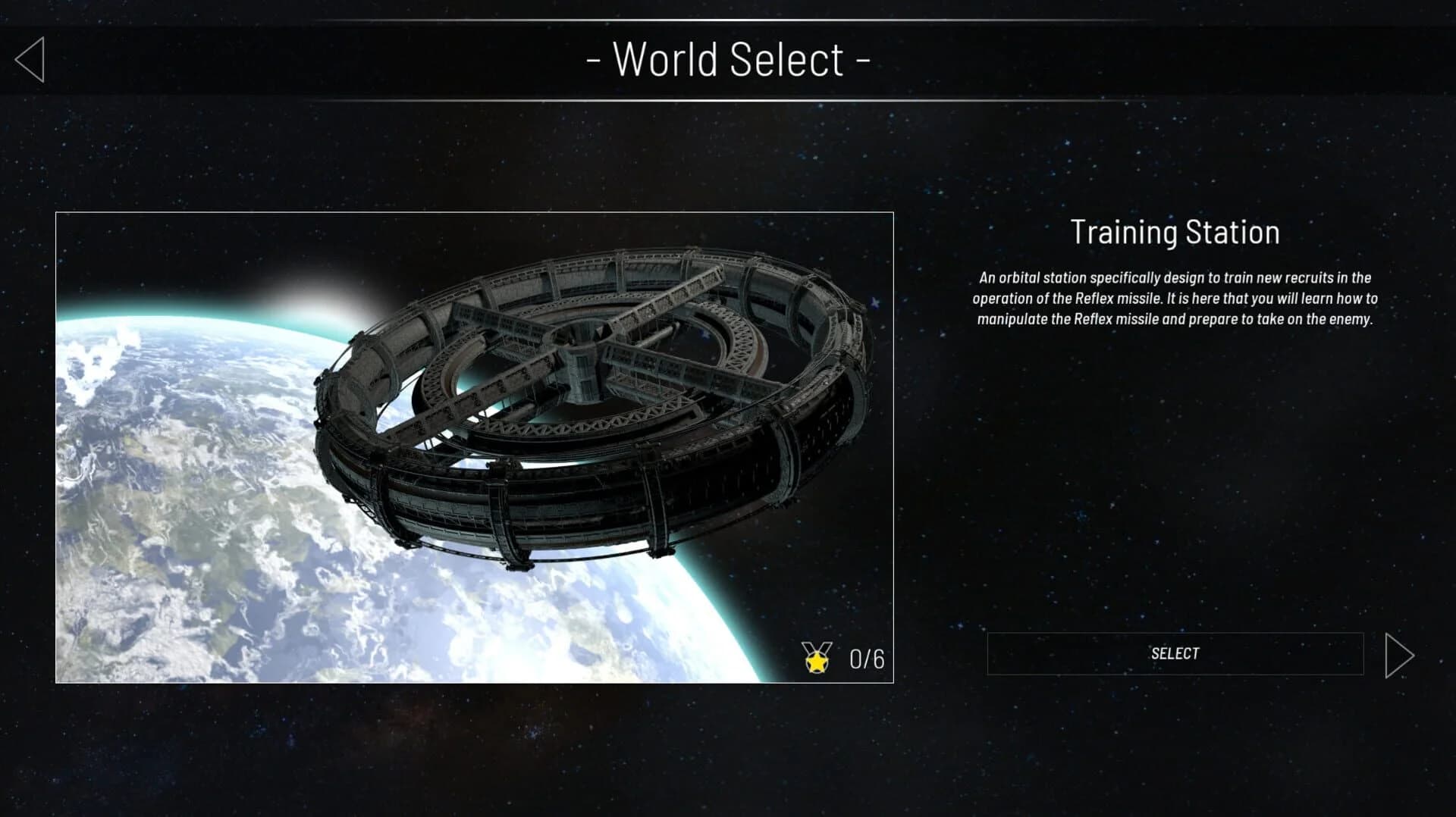Click the Training Station title text
This screenshot has height=817, width=1456.
tap(1175, 233)
